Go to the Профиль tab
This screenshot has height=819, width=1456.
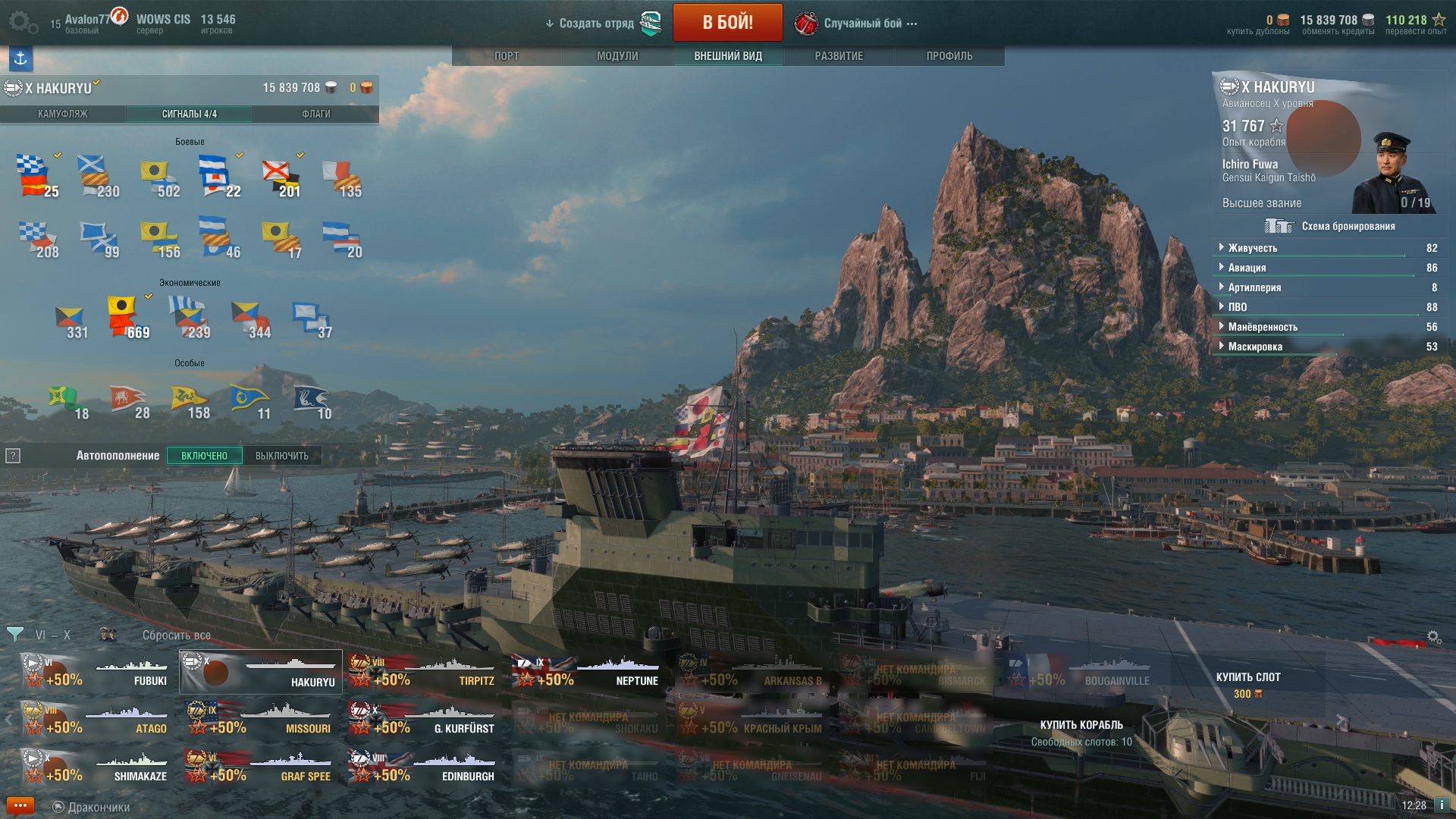(x=949, y=56)
